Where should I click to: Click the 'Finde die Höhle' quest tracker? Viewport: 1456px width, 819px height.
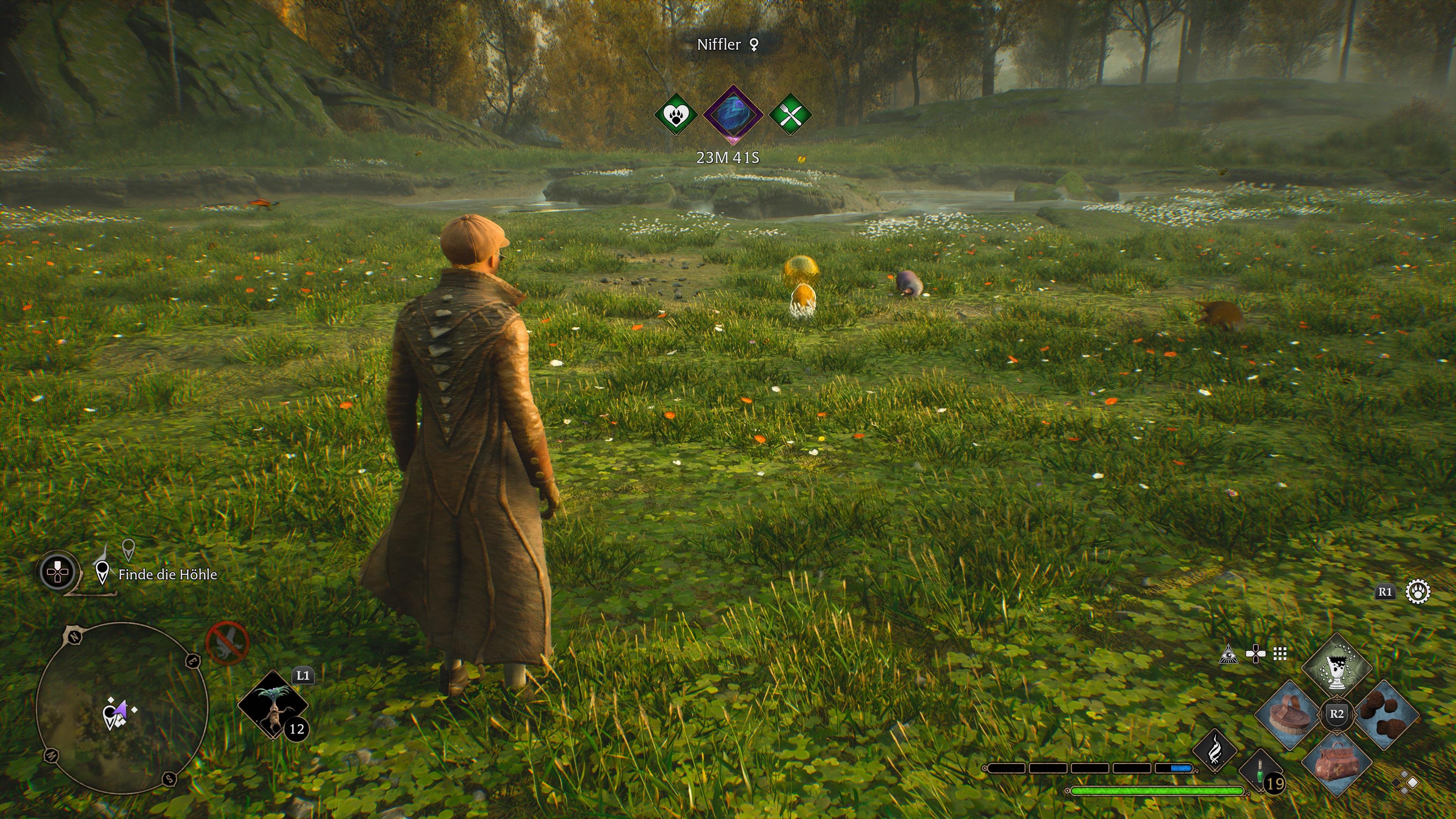tap(167, 574)
